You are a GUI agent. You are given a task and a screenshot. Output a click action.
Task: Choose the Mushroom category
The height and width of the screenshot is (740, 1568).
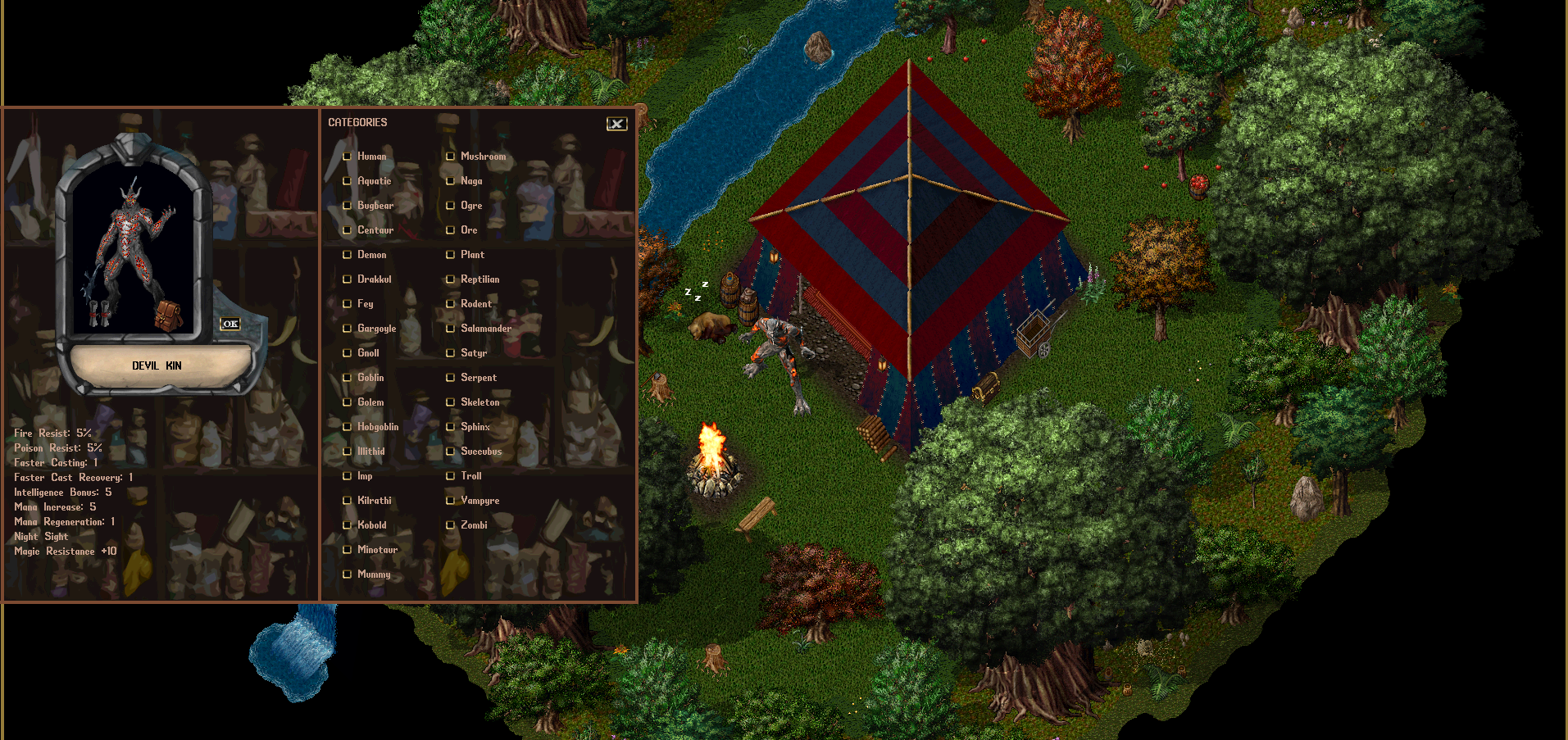(x=451, y=157)
